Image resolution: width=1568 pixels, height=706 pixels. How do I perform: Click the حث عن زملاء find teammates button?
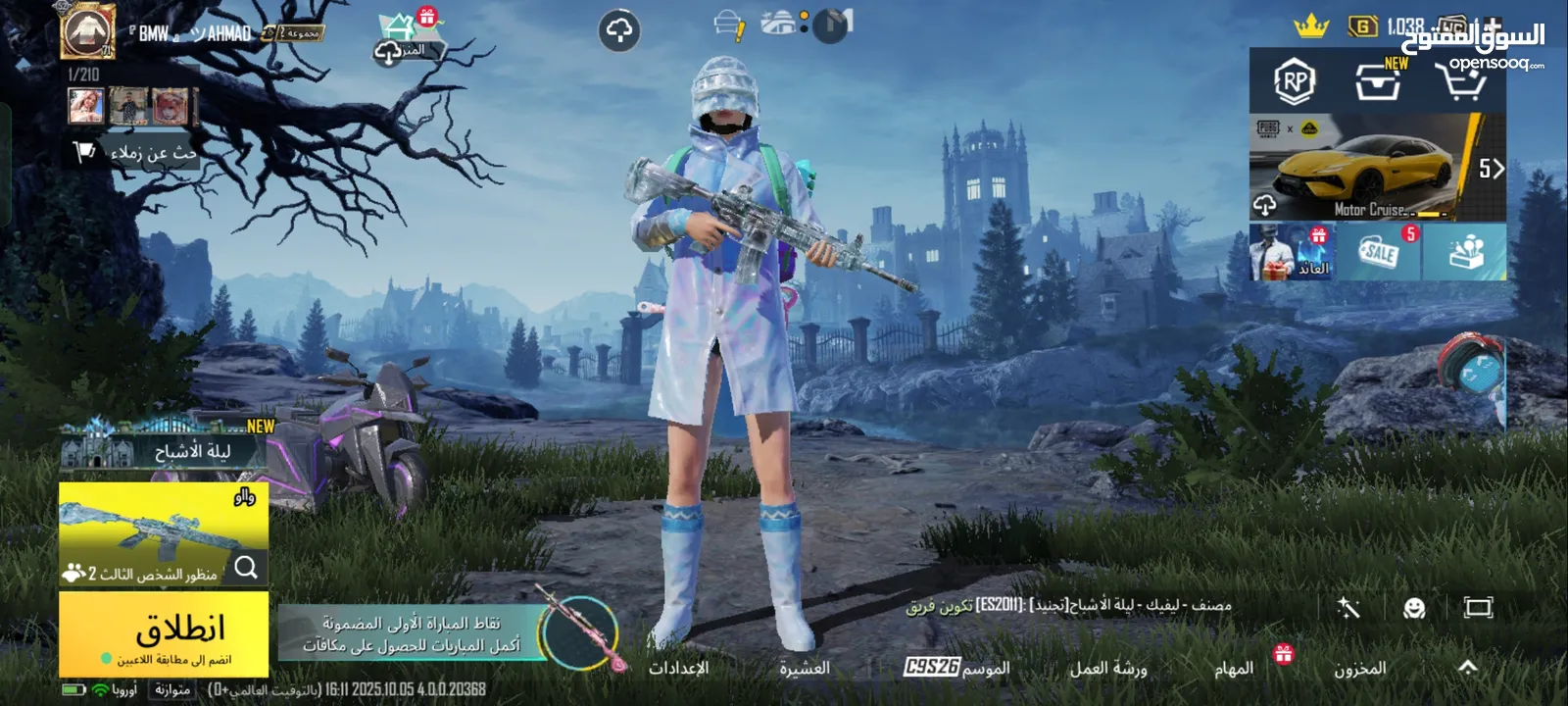pyautogui.click(x=137, y=153)
